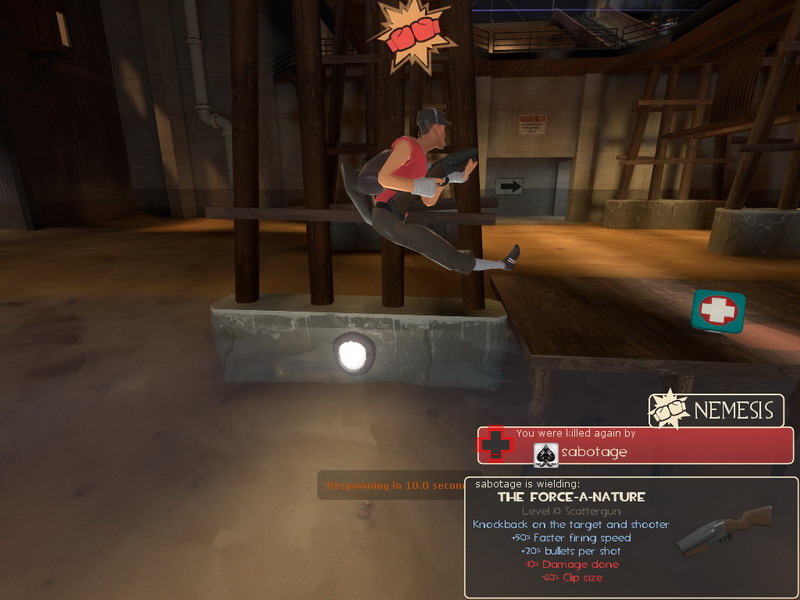Click sabotage's spade avatar icon

547,453
